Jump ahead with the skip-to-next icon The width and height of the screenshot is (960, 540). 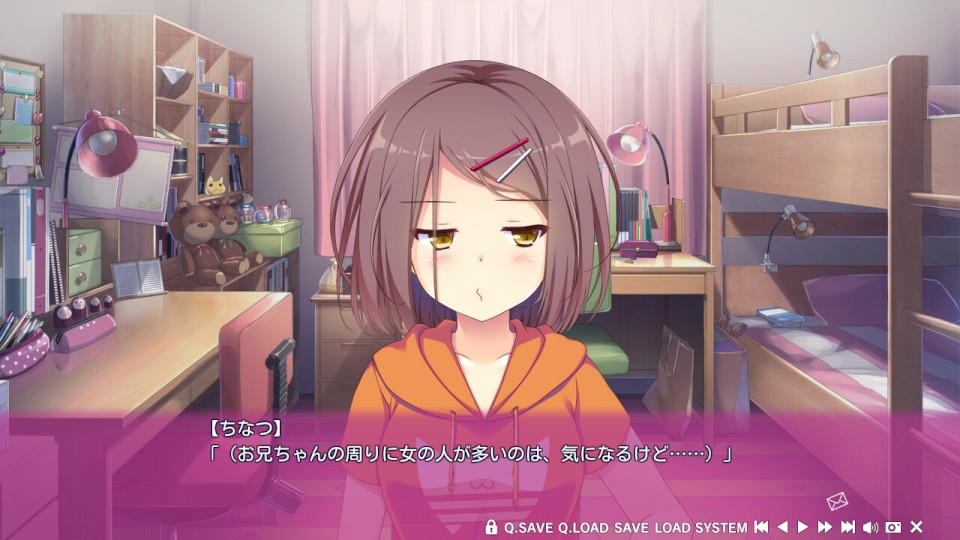click(848, 527)
